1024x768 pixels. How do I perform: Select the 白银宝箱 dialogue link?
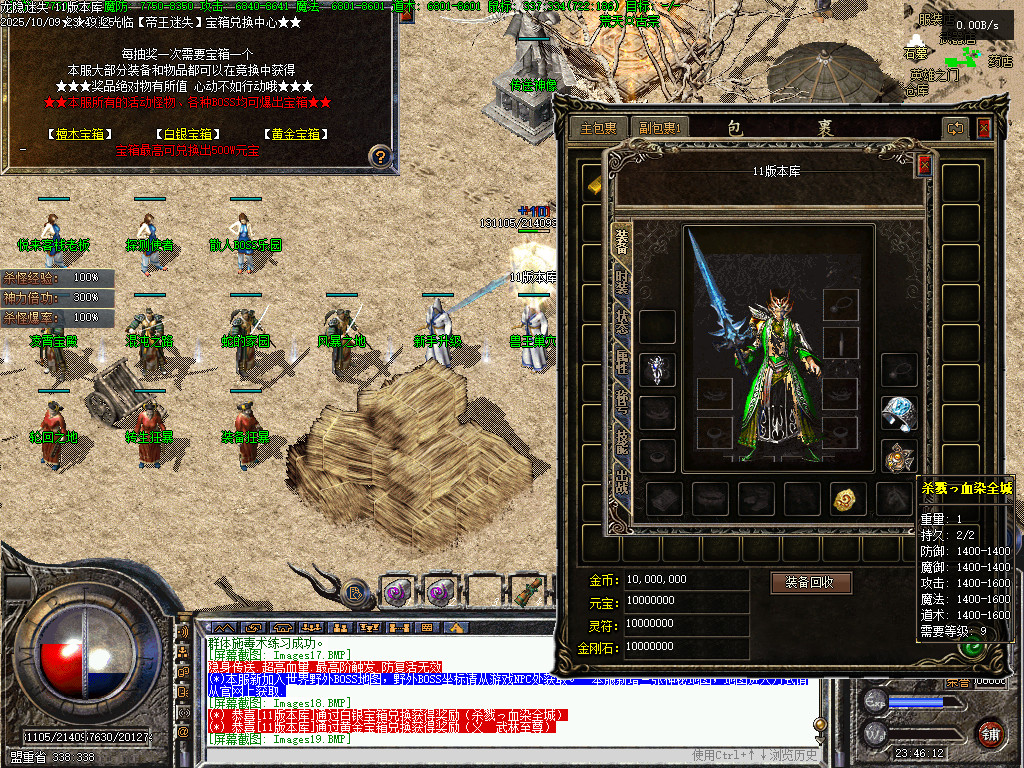[187, 134]
